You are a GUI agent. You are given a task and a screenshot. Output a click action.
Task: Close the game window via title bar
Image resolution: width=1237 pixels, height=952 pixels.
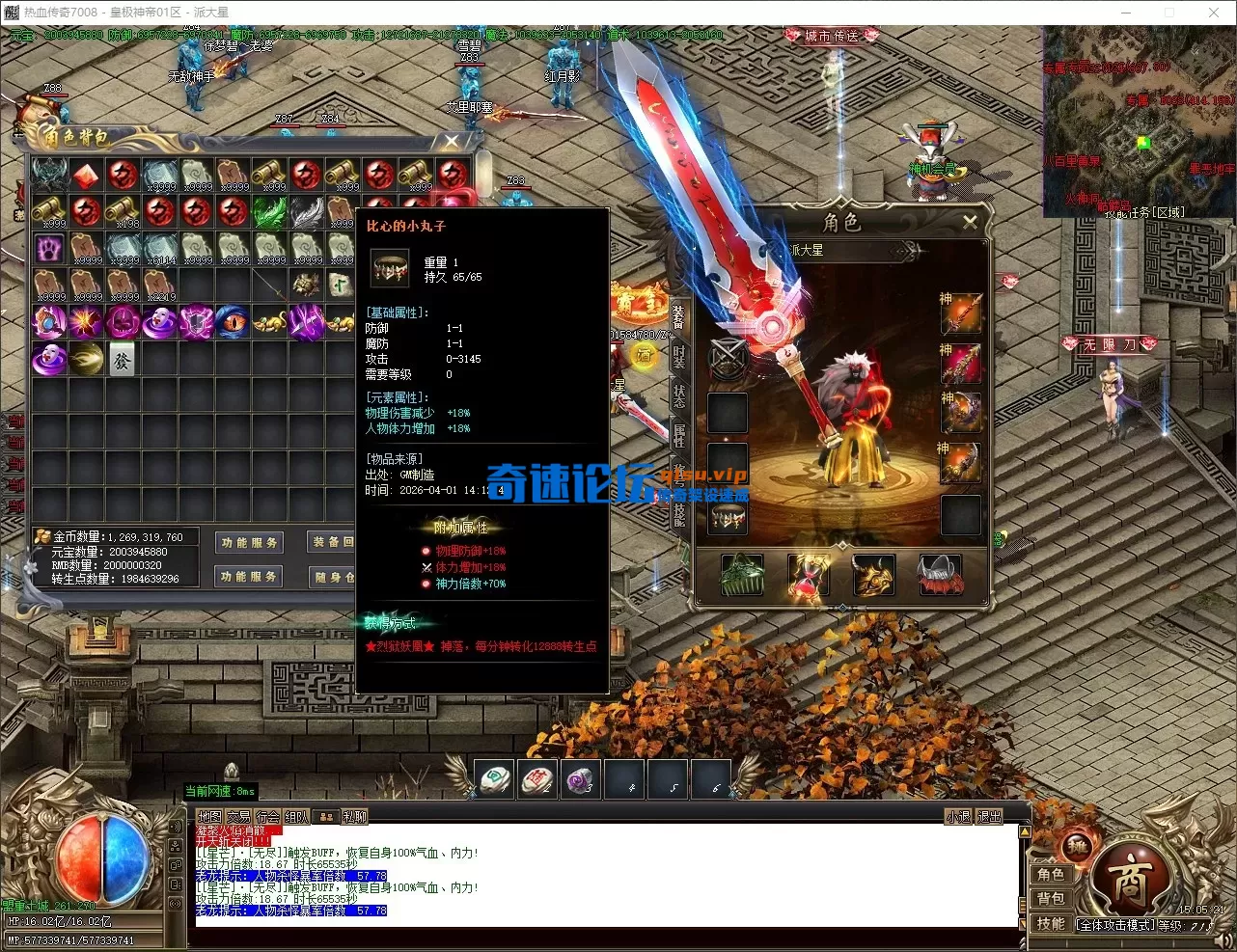click(1214, 13)
